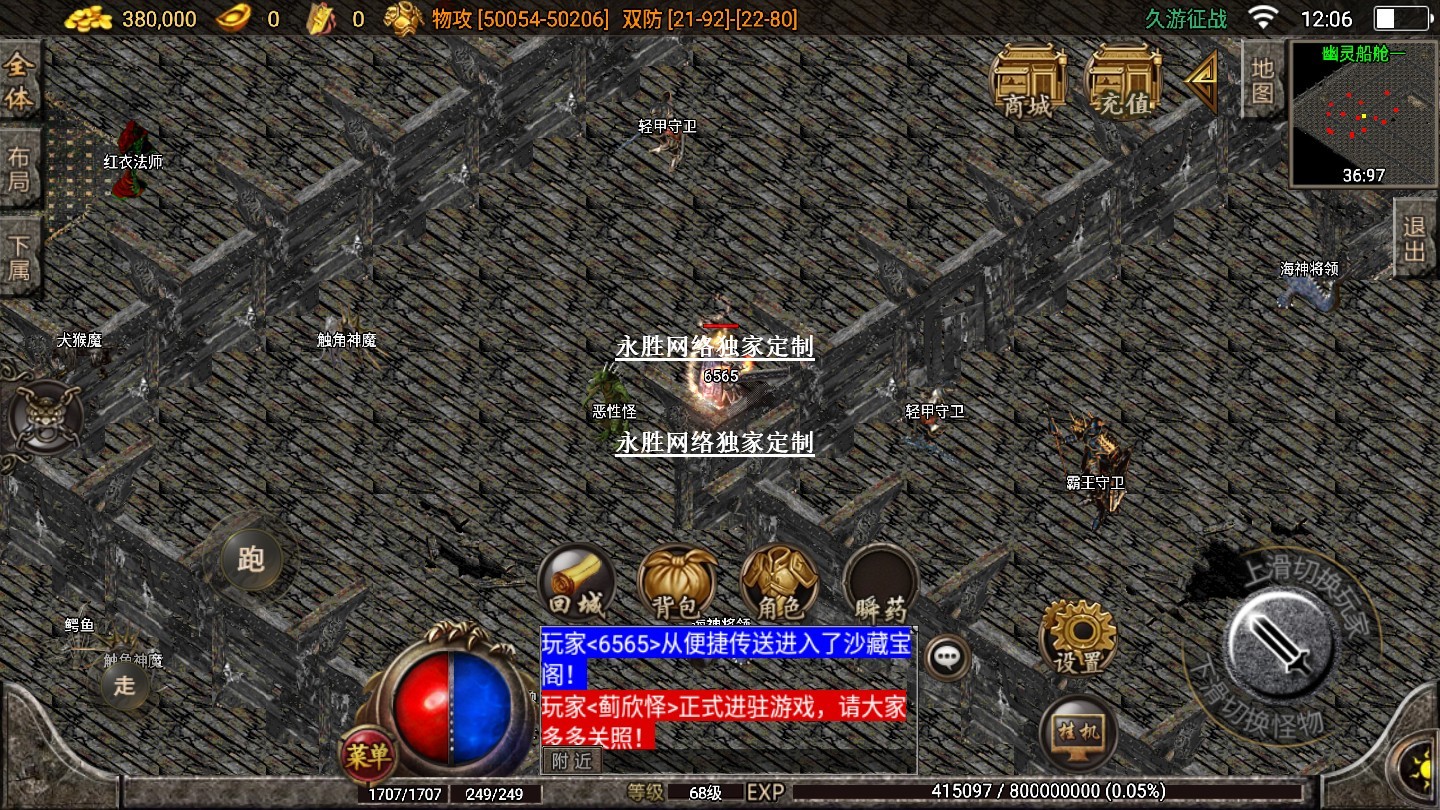
Task: Open the 充值 recharge screen
Action: tap(1124, 82)
